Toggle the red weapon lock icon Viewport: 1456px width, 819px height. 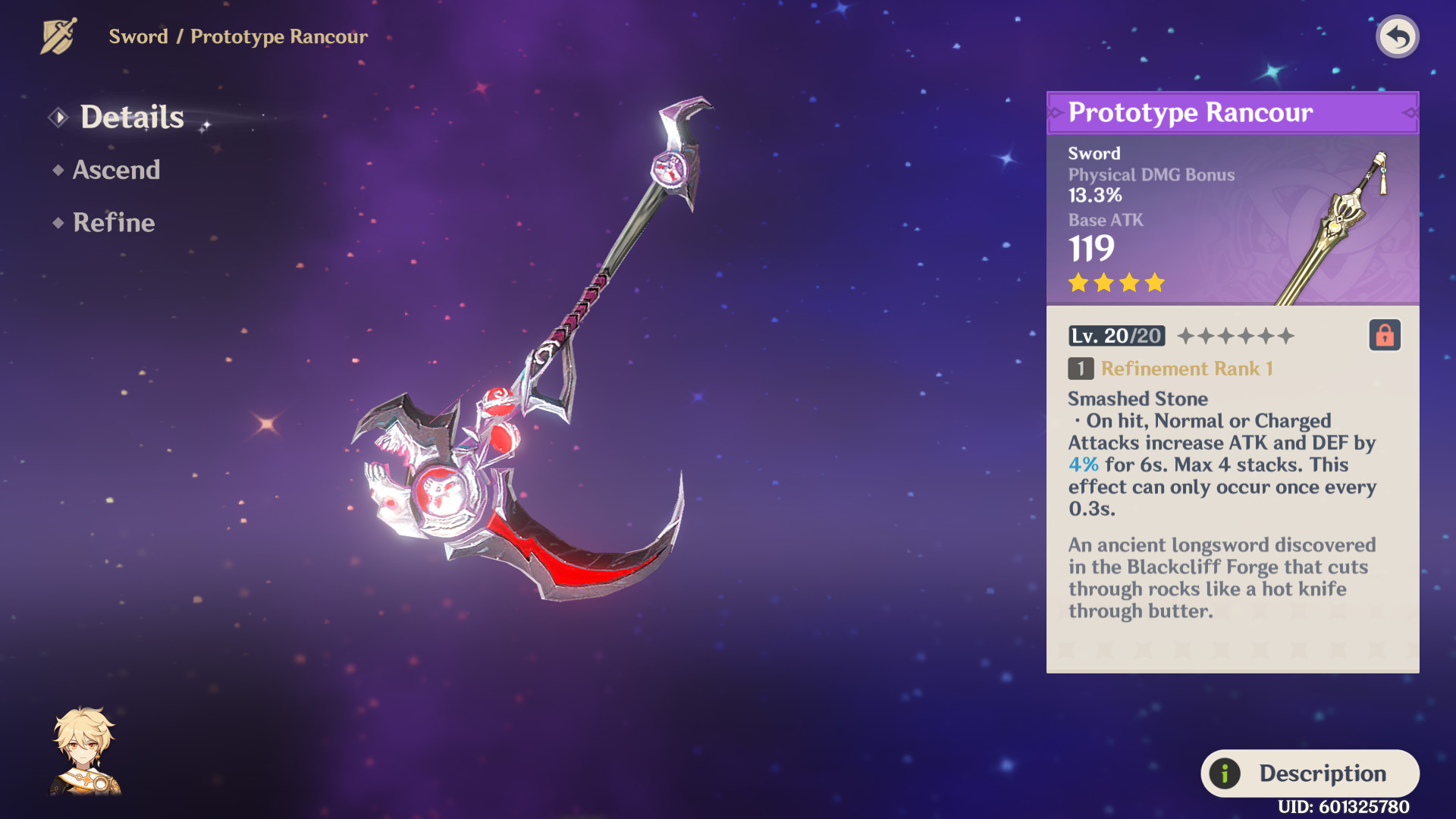(1384, 335)
